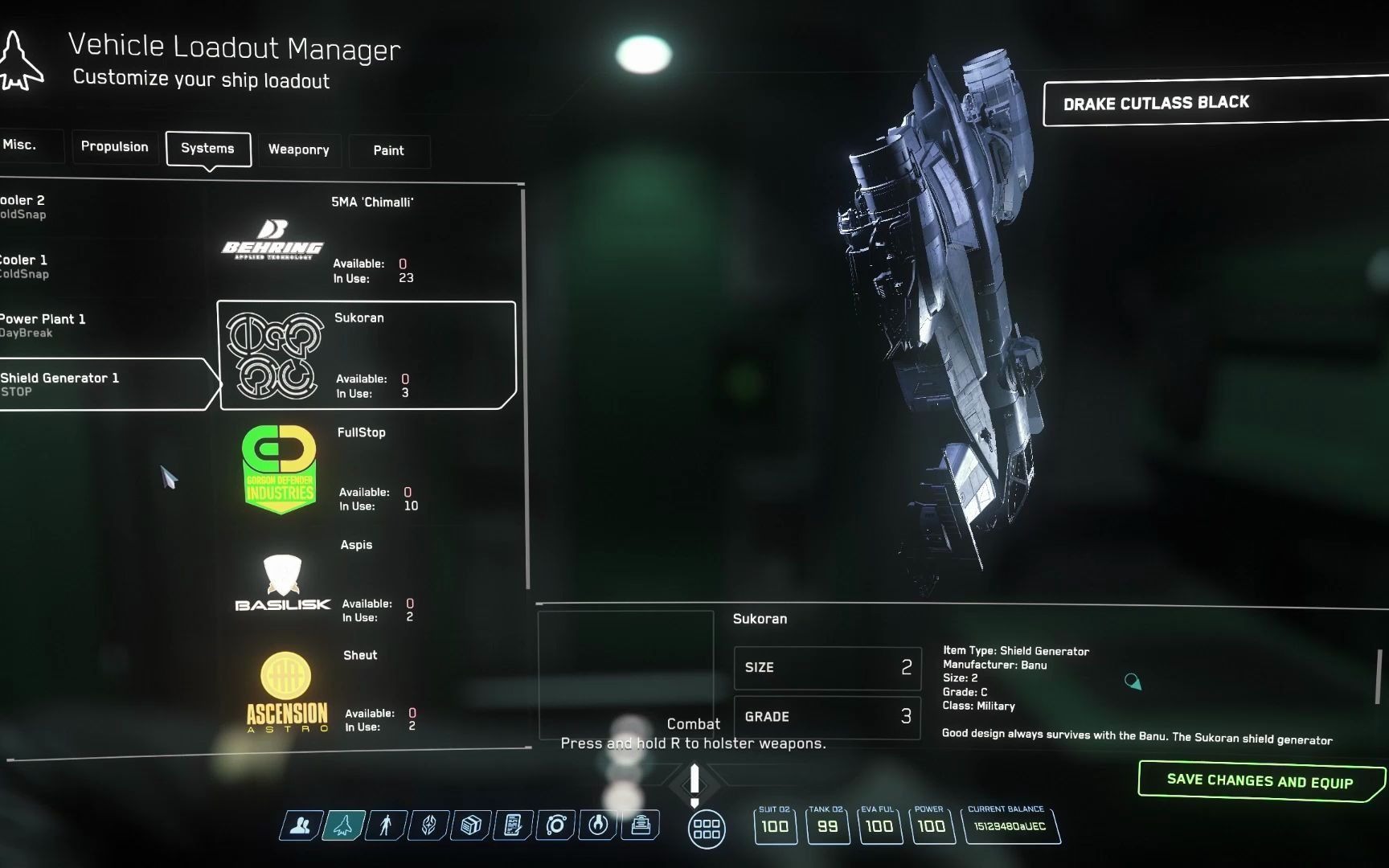
Task: Click Save Changes And Equip
Action: tap(1260, 780)
